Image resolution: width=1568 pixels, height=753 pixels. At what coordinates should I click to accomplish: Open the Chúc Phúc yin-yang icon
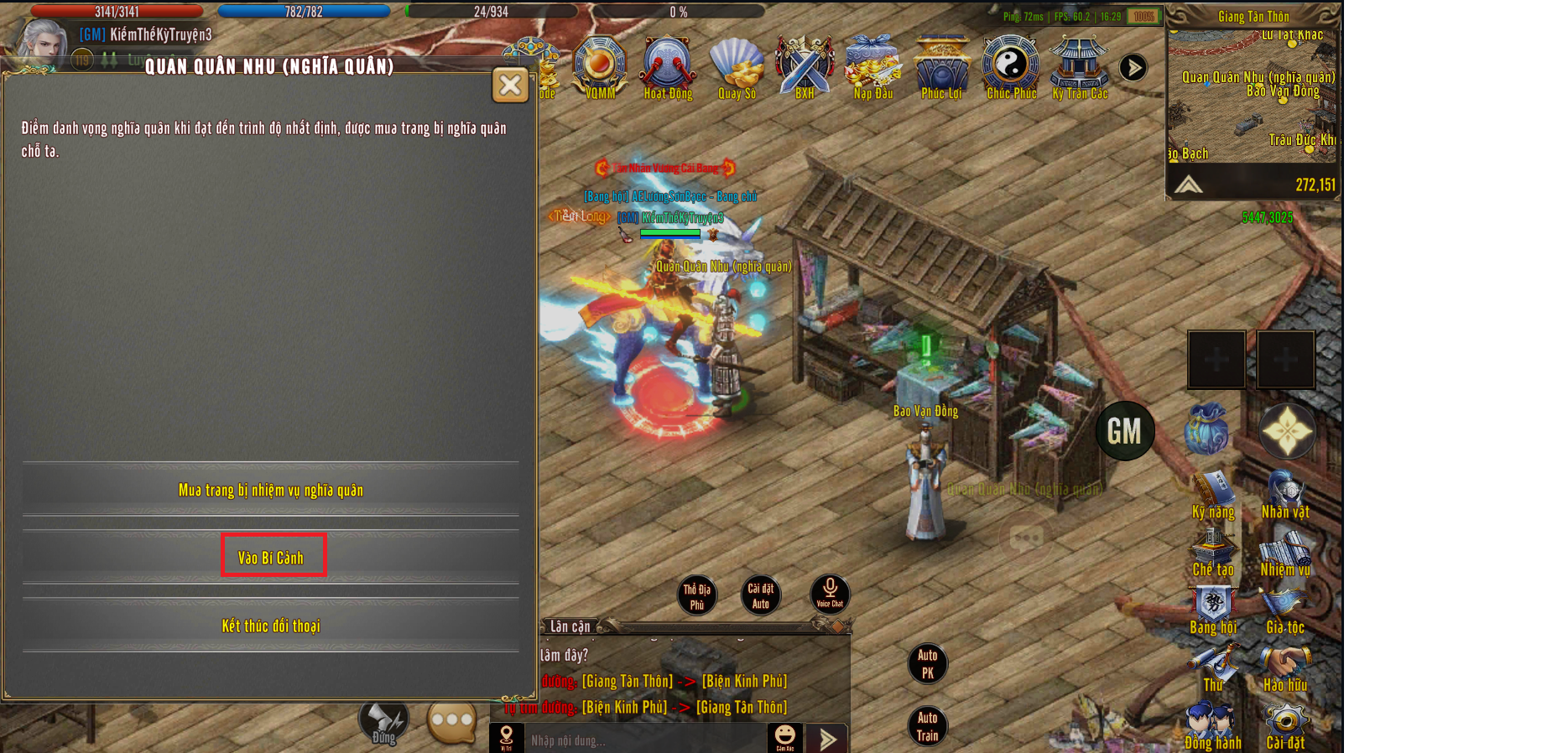click(x=1011, y=66)
